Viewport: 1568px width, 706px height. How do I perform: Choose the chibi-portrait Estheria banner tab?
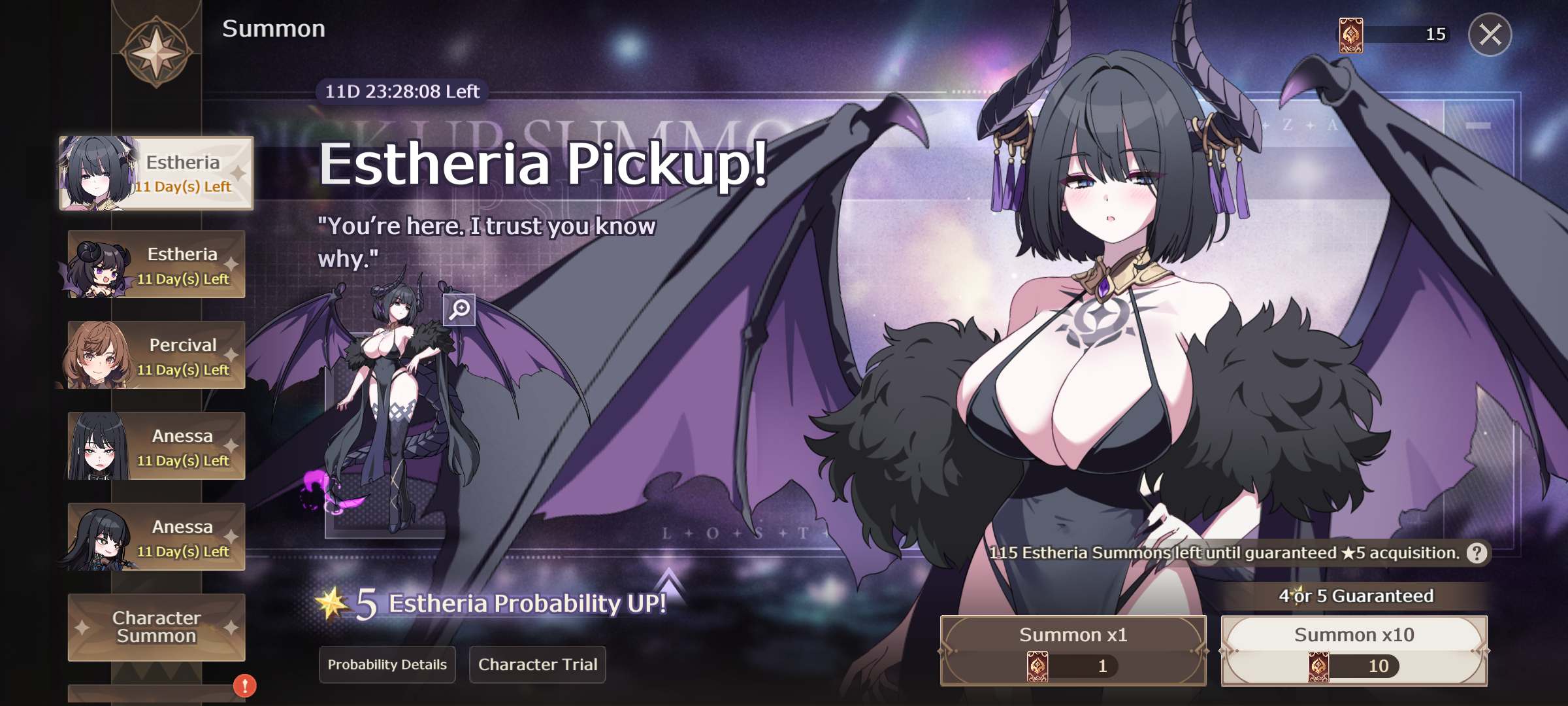pos(157,265)
